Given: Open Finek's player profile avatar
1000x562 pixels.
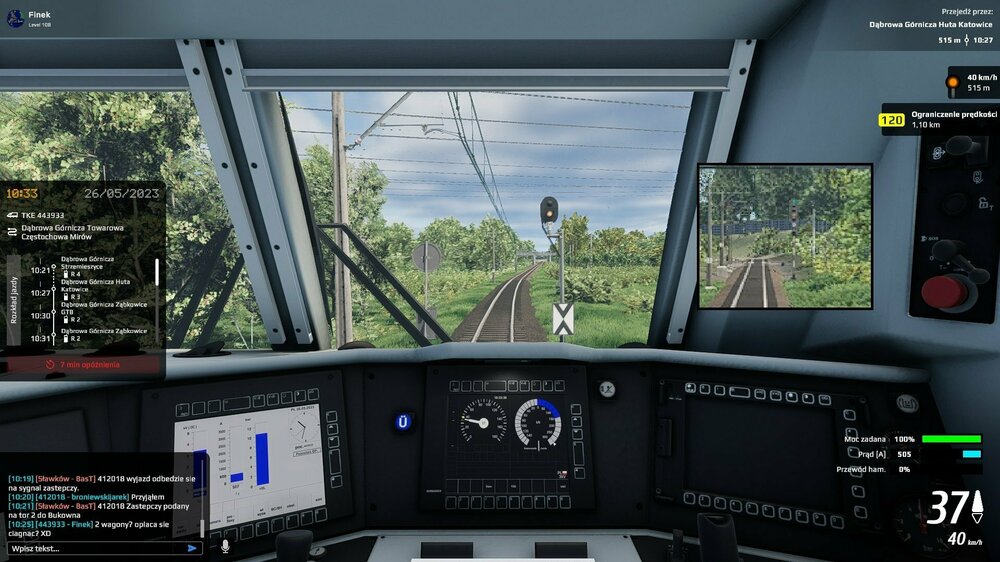Looking at the screenshot, I should tap(14, 19).
